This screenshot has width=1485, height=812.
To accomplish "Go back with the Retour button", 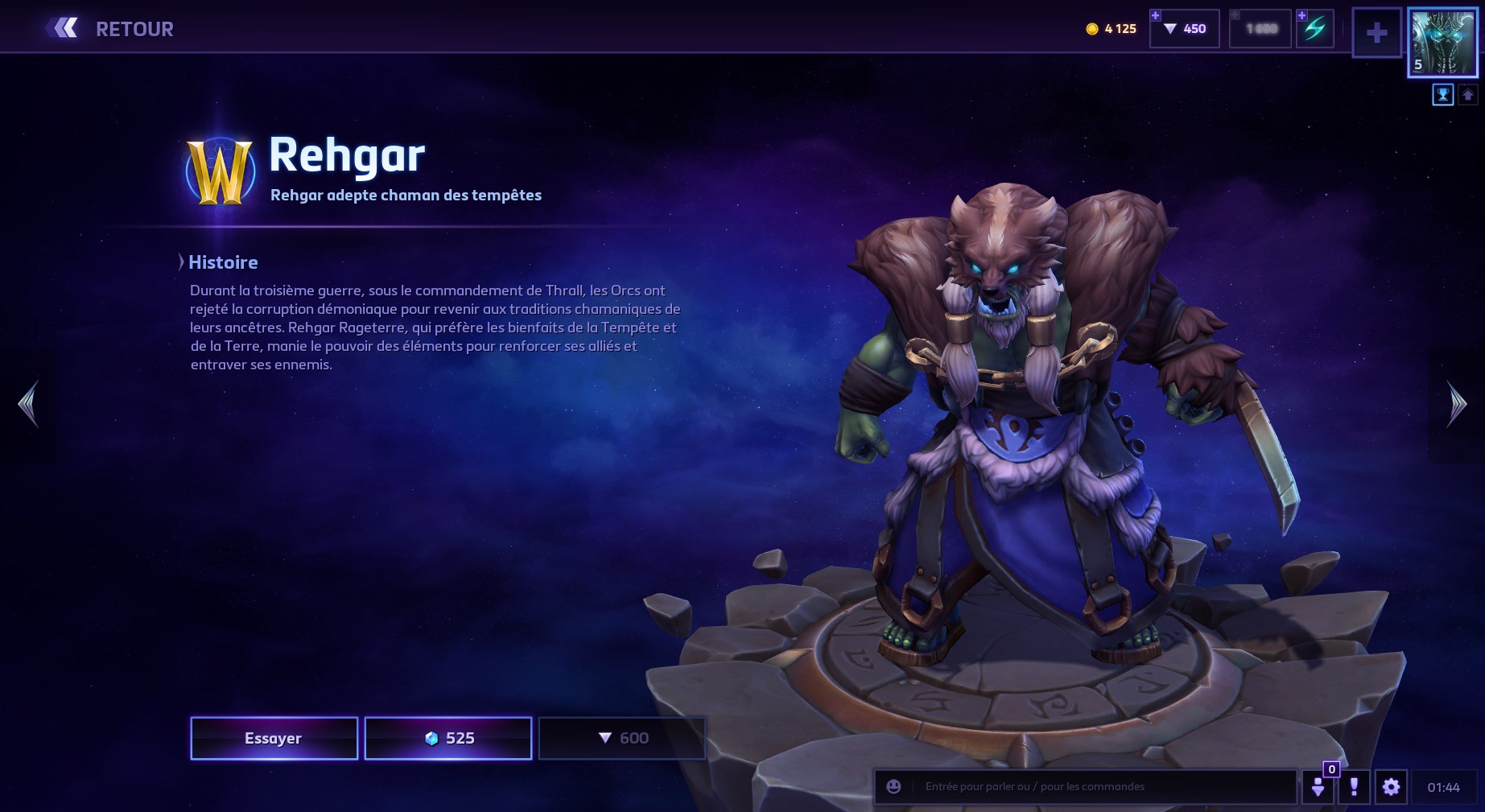I will 111,29.
